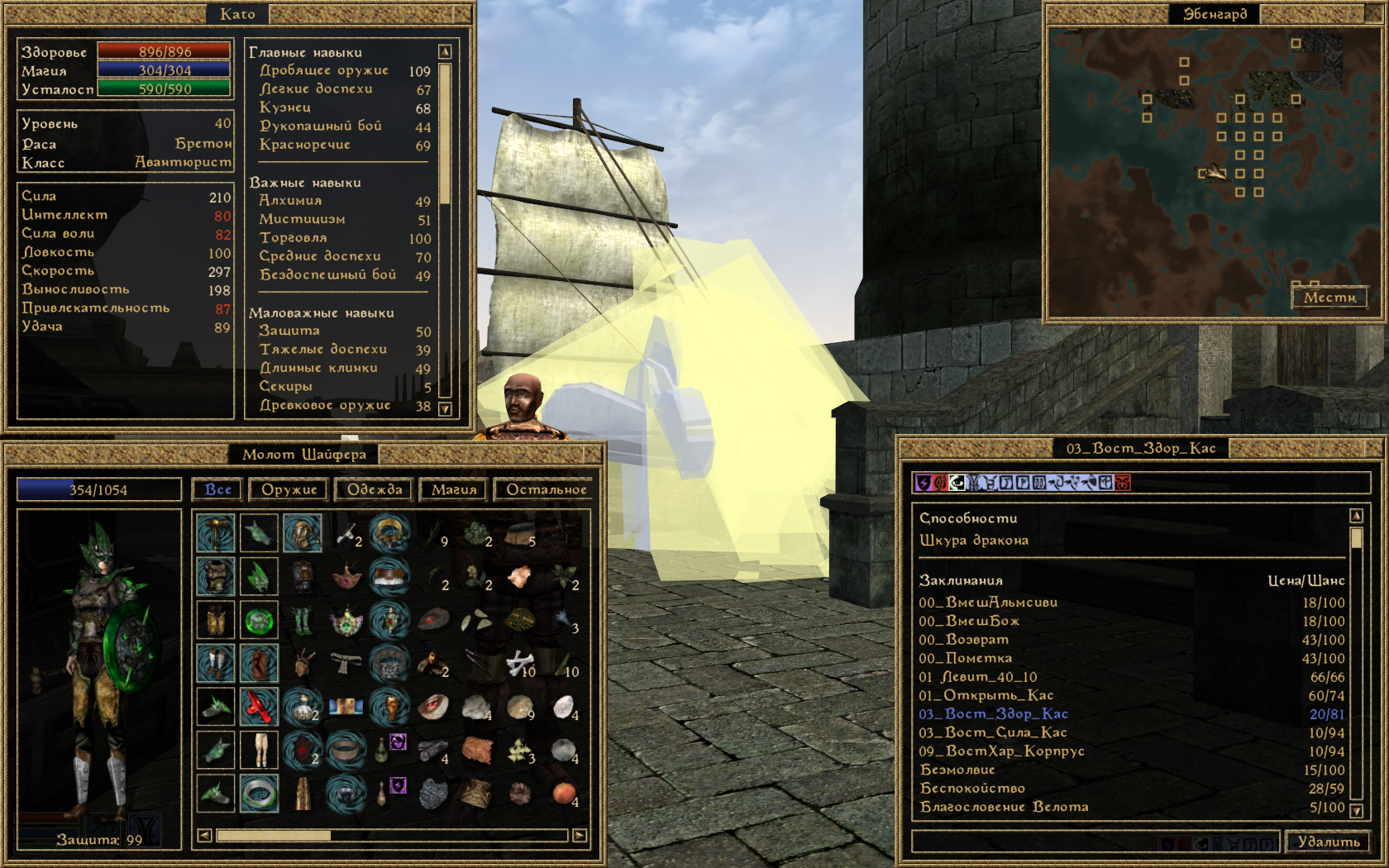Click the player marker on the map
The width and height of the screenshot is (1389, 868).
tap(1213, 172)
